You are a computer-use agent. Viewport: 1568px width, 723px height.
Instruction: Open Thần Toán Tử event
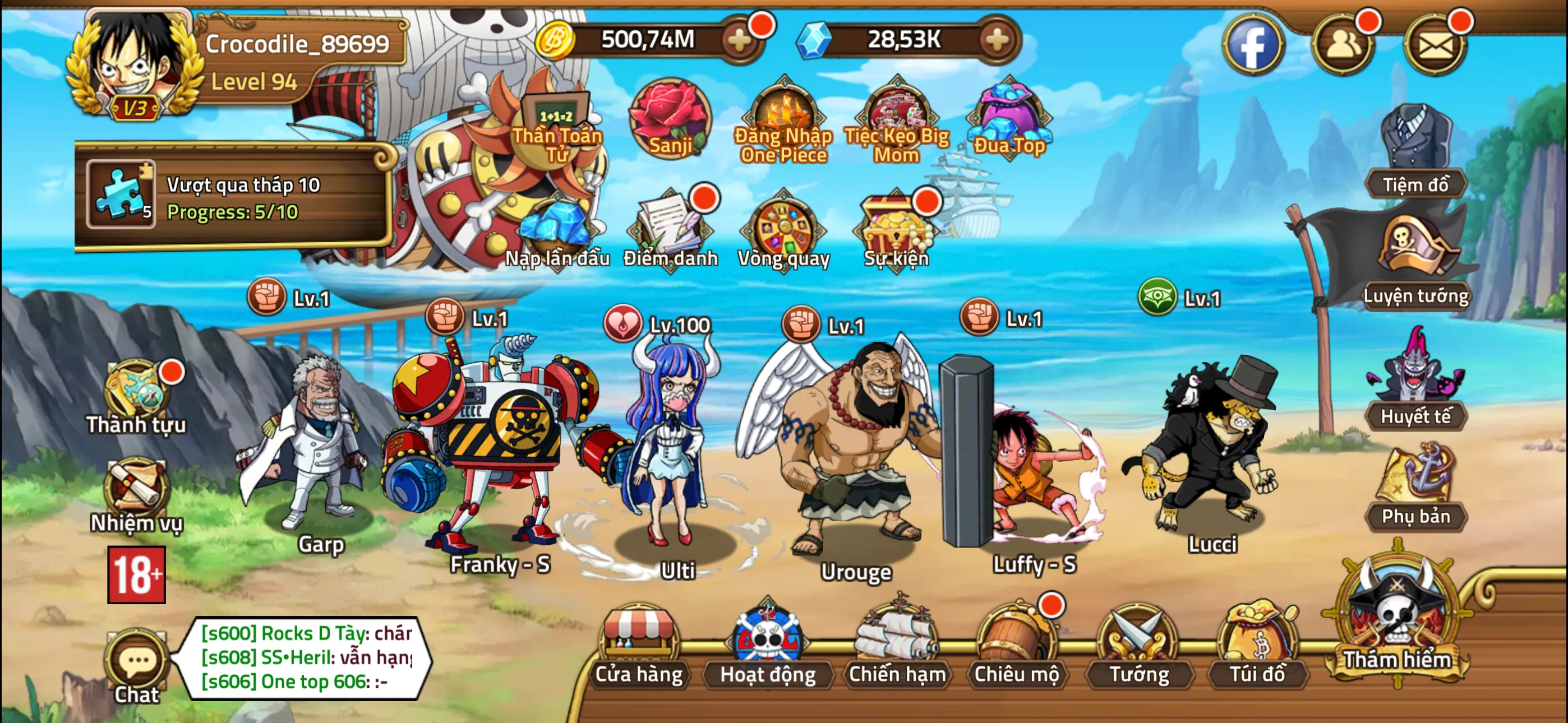point(557,113)
